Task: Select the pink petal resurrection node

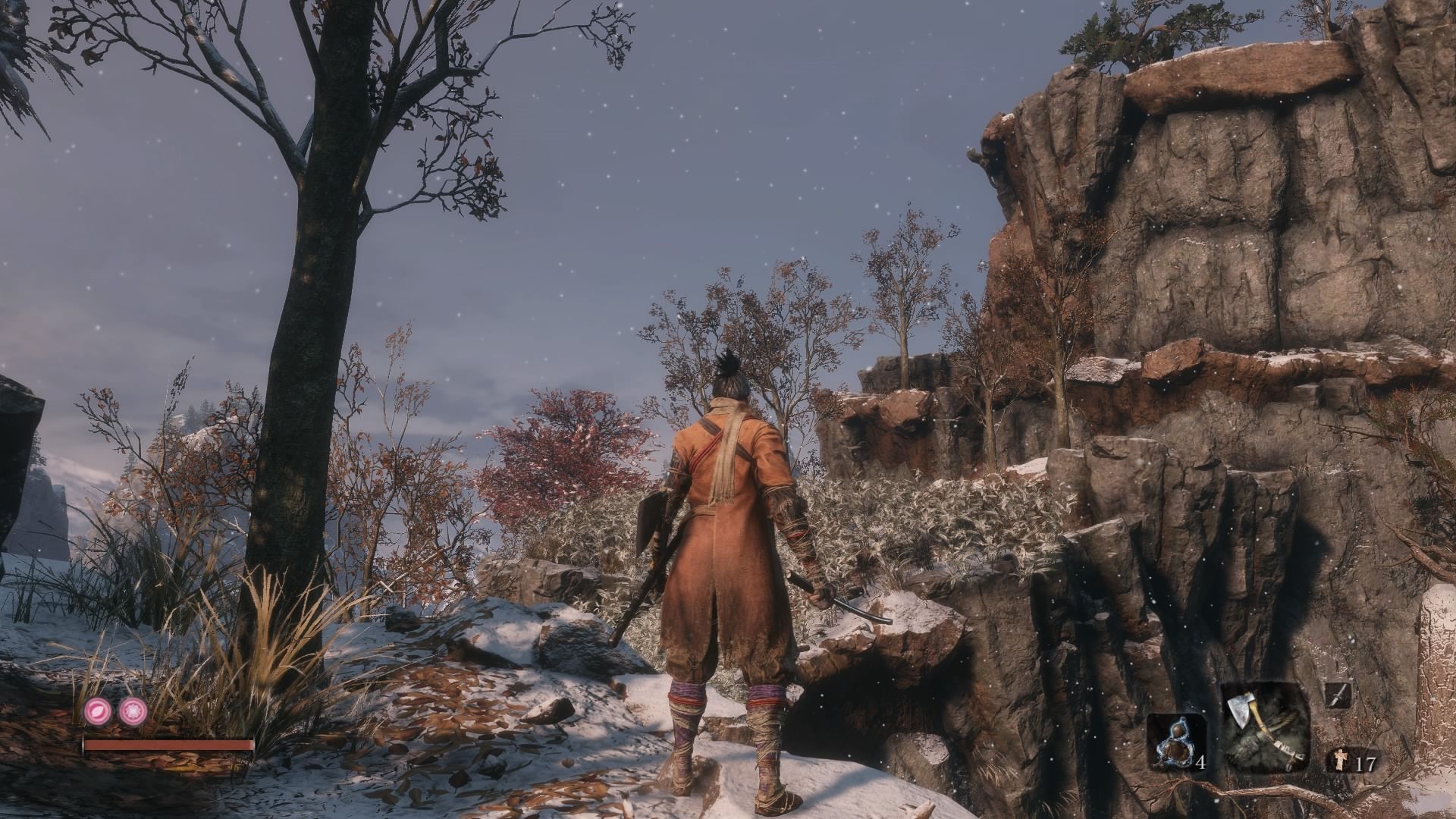Action: pyautogui.click(x=98, y=710)
